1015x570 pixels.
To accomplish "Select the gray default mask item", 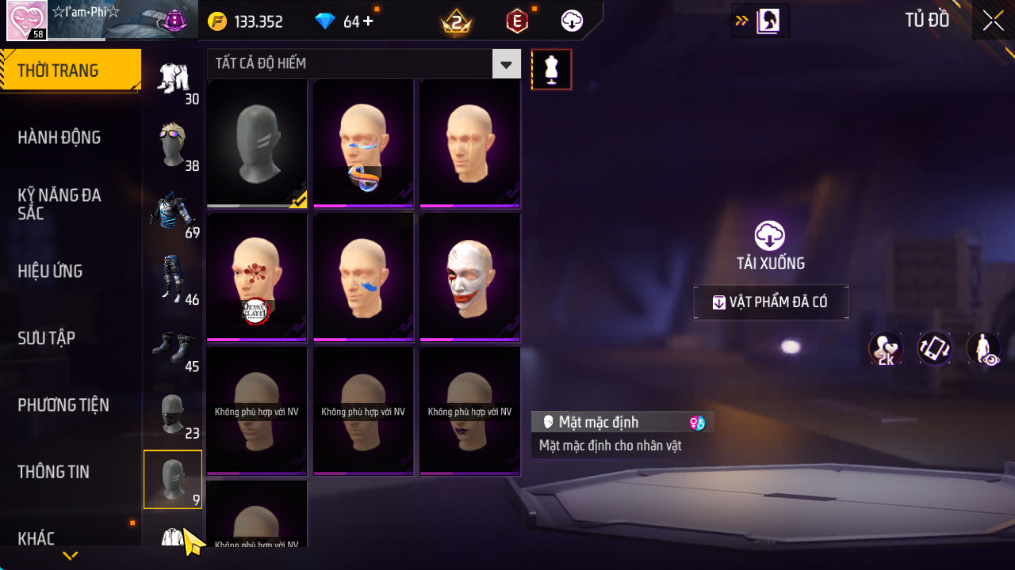I will point(257,142).
